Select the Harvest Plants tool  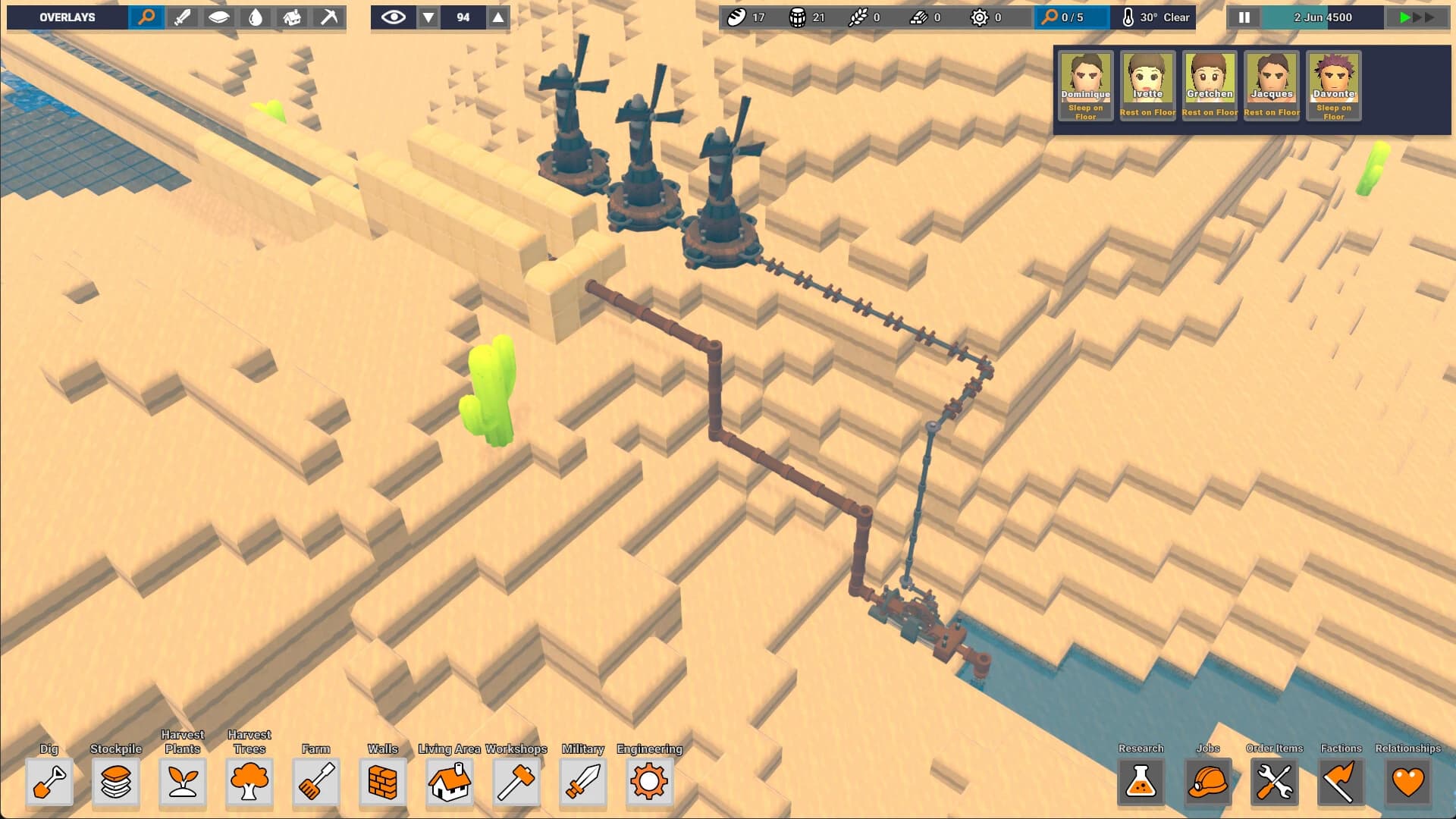click(x=182, y=783)
